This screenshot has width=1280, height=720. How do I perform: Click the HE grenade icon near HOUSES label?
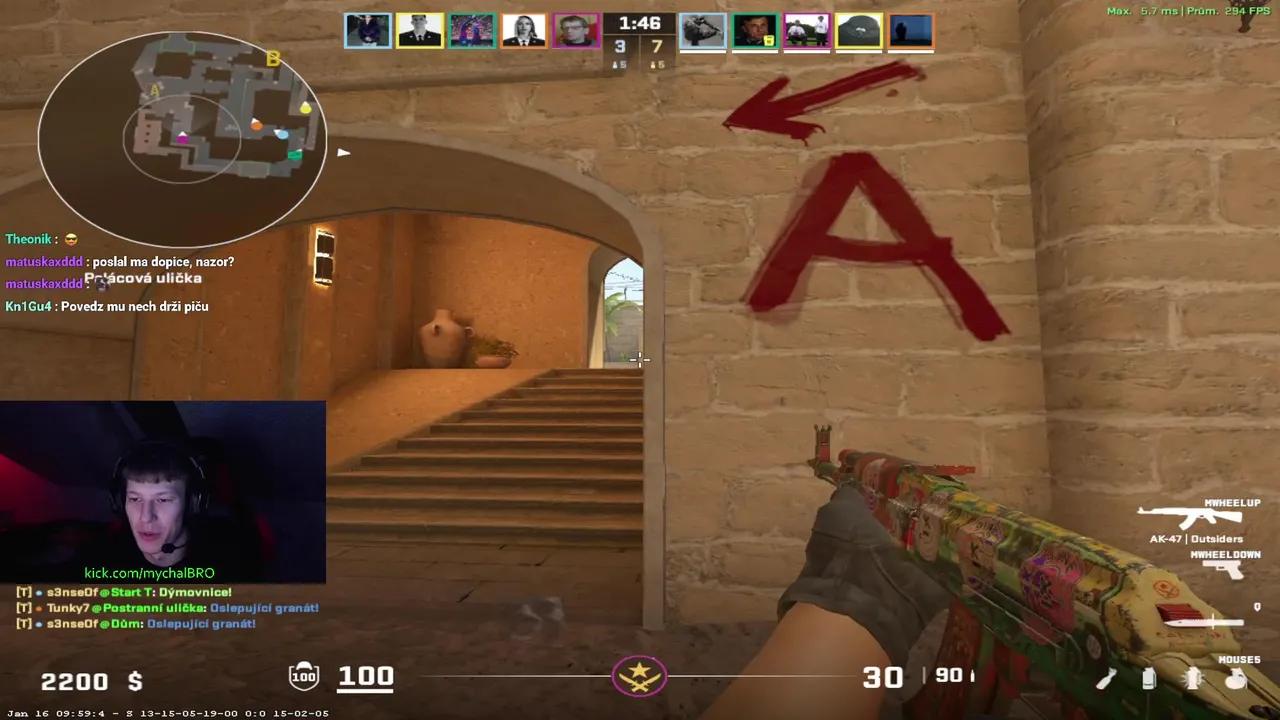1236,680
